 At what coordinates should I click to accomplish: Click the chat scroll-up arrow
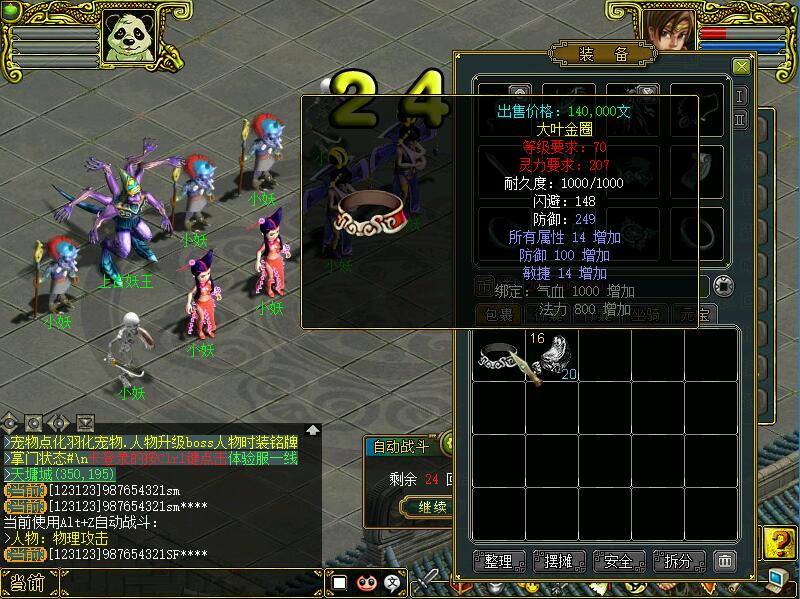[312, 430]
